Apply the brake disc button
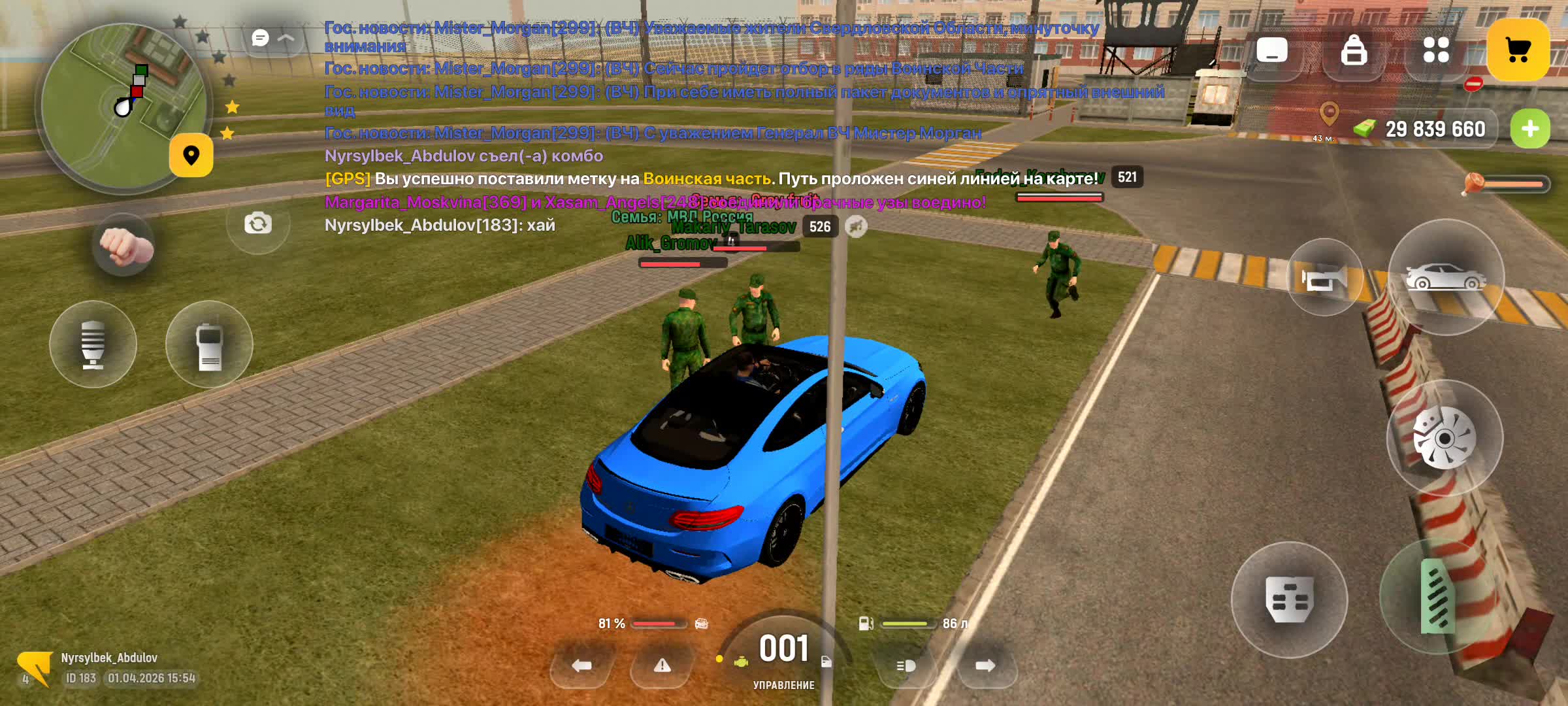 click(x=1444, y=438)
